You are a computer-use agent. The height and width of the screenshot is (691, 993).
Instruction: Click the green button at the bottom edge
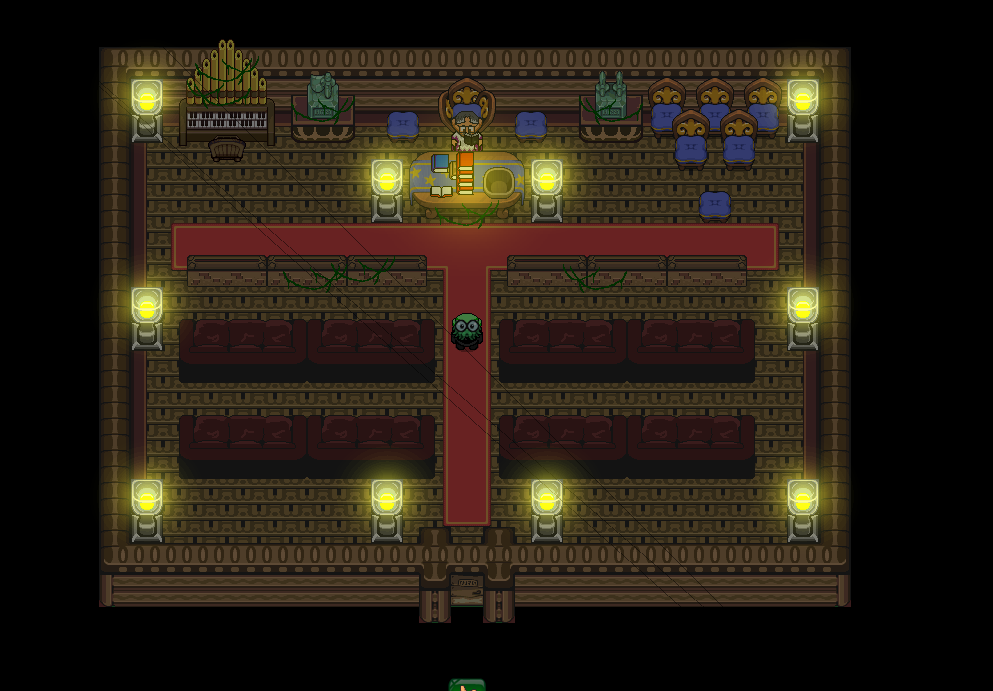pyautogui.click(x=467, y=685)
